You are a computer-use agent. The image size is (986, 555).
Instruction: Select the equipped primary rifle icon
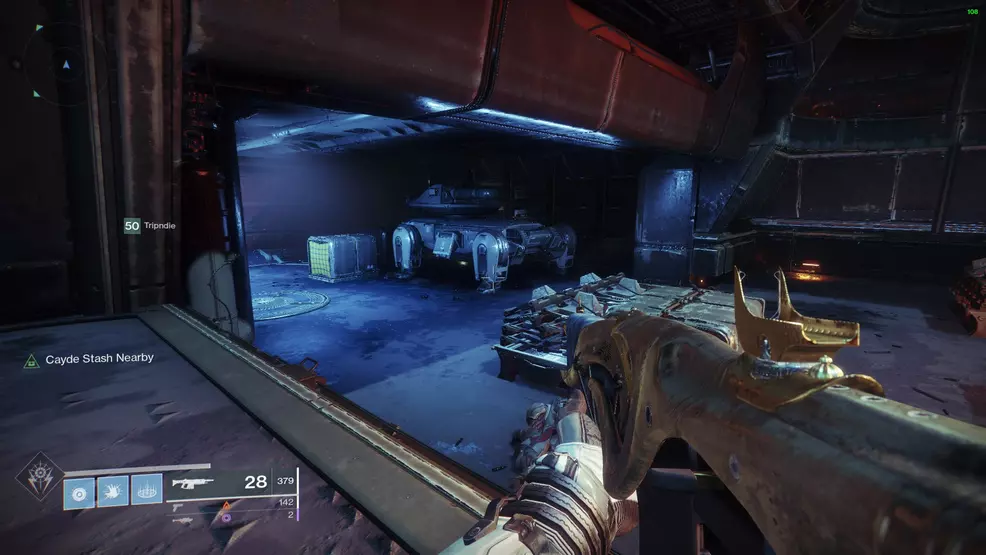(x=190, y=483)
